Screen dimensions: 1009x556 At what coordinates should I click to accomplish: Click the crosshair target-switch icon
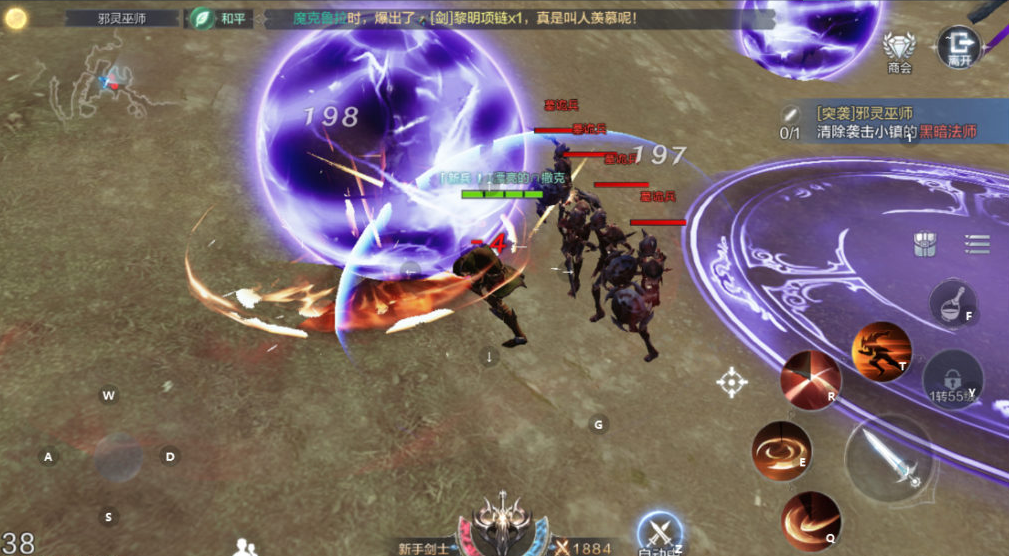pyautogui.click(x=732, y=381)
